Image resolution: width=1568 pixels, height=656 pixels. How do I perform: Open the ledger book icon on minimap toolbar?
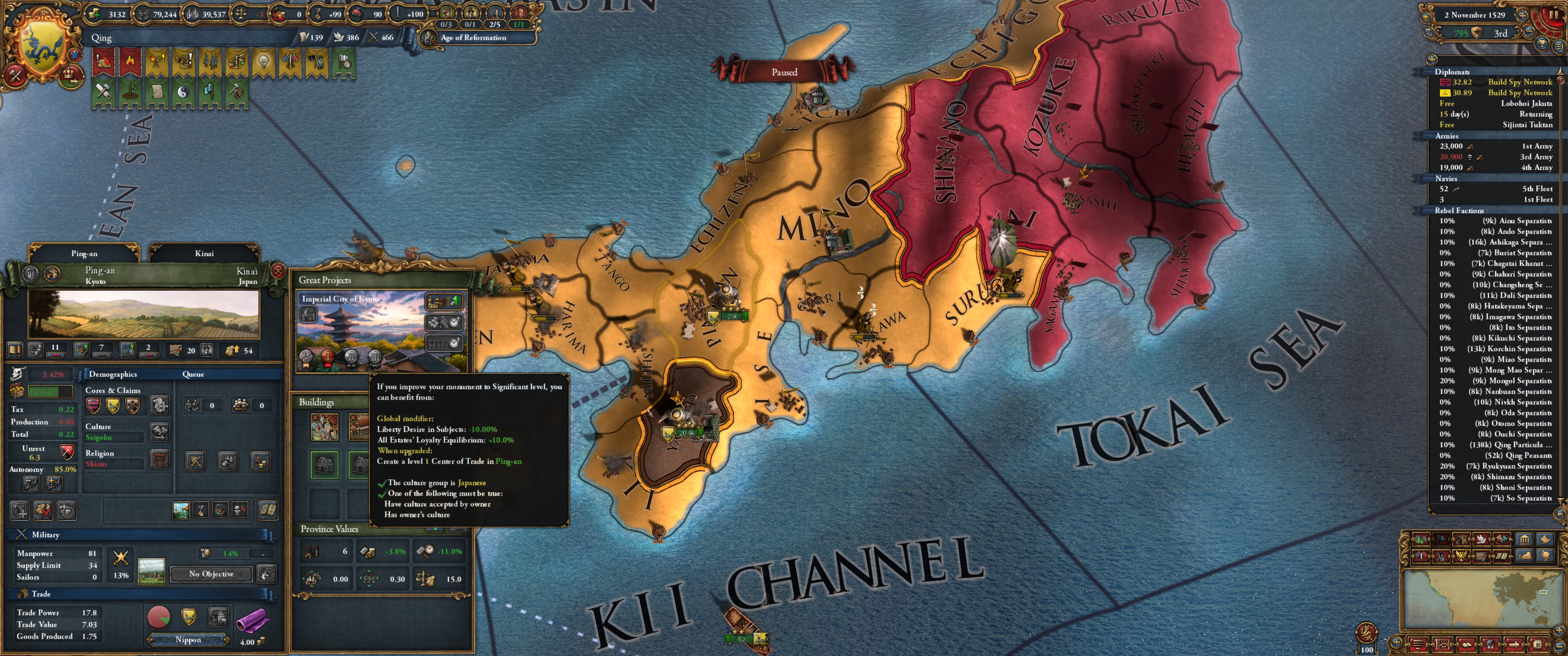[1466, 645]
